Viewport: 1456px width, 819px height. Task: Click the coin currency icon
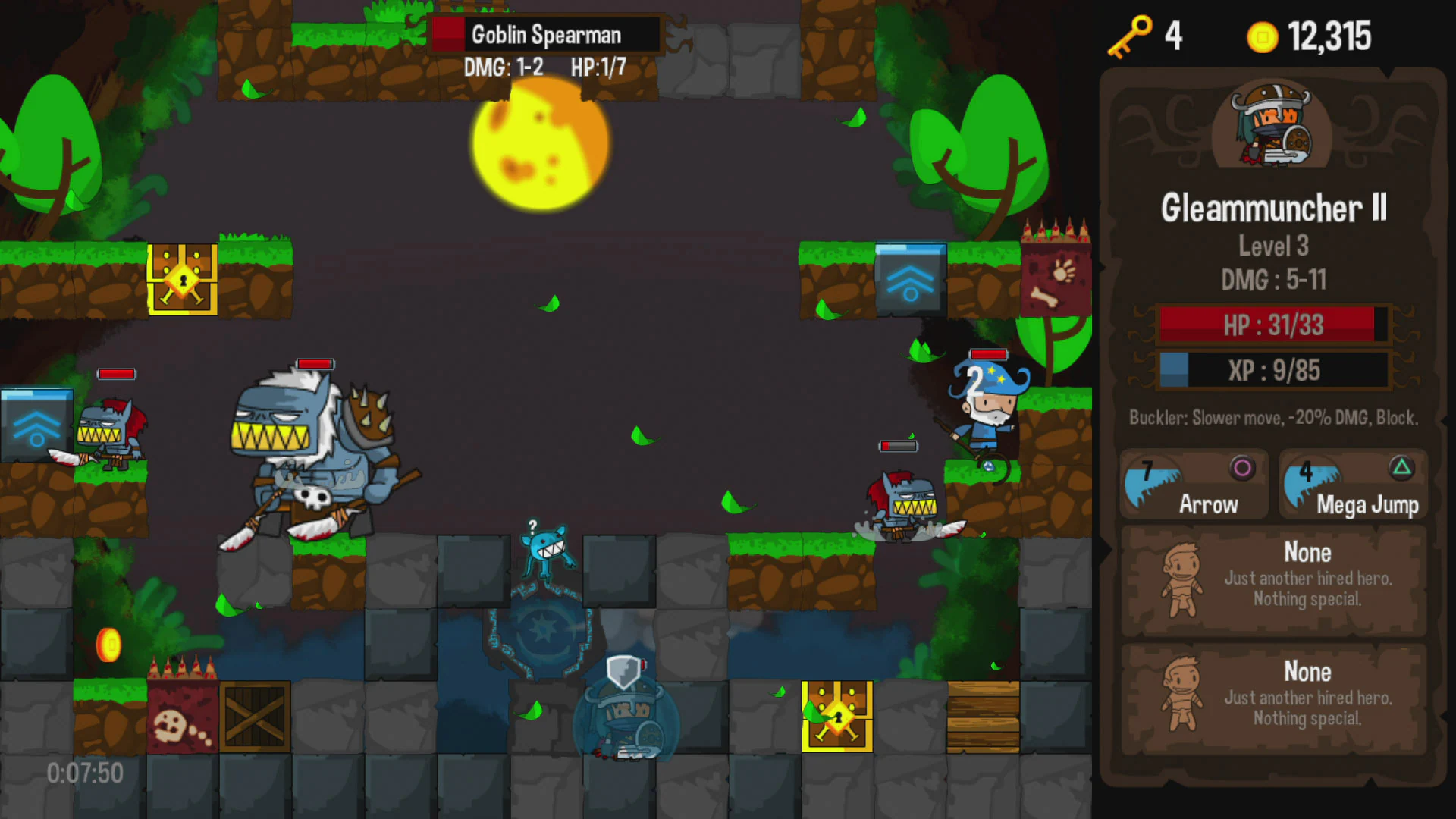[1263, 36]
